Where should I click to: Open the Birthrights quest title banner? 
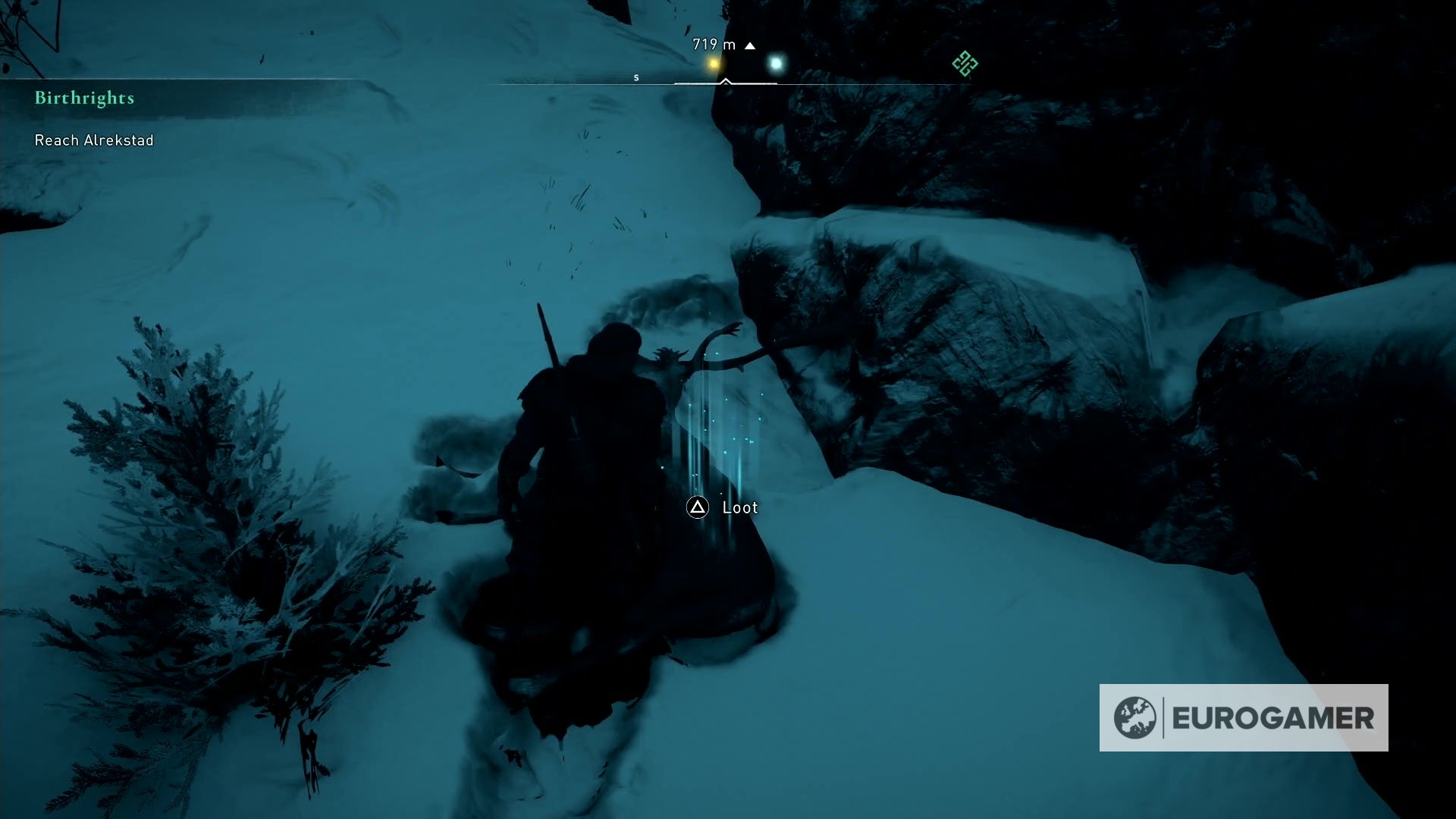pyautogui.click(x=83, y=98)
